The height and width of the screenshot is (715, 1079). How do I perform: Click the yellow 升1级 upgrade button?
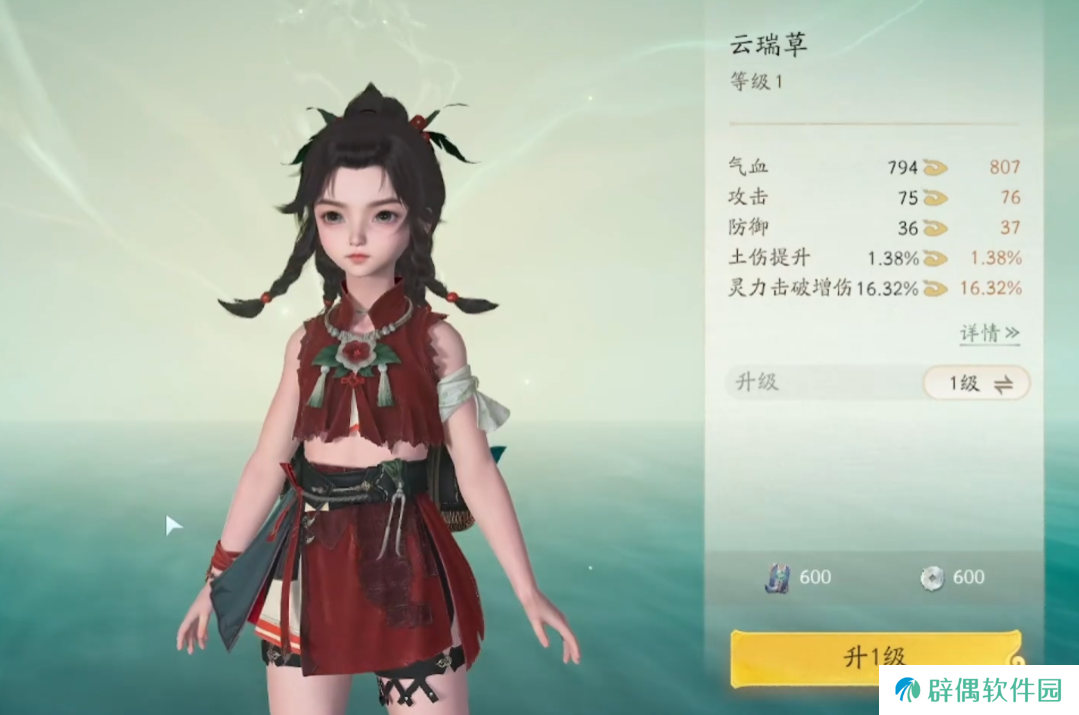click(x=874, y=657)
